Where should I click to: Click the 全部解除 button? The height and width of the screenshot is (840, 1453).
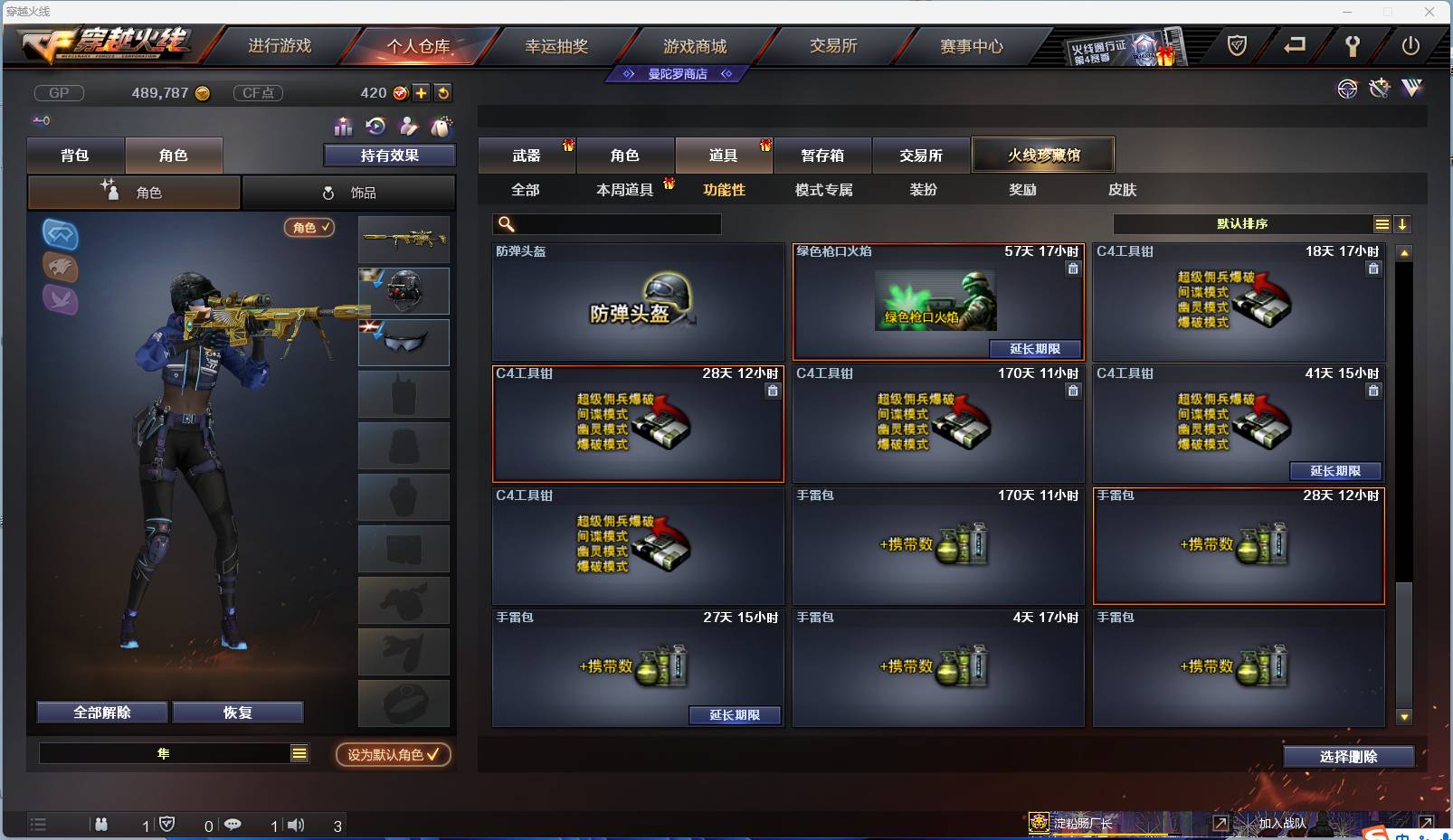pyautogui.click(x=100, y=712)
